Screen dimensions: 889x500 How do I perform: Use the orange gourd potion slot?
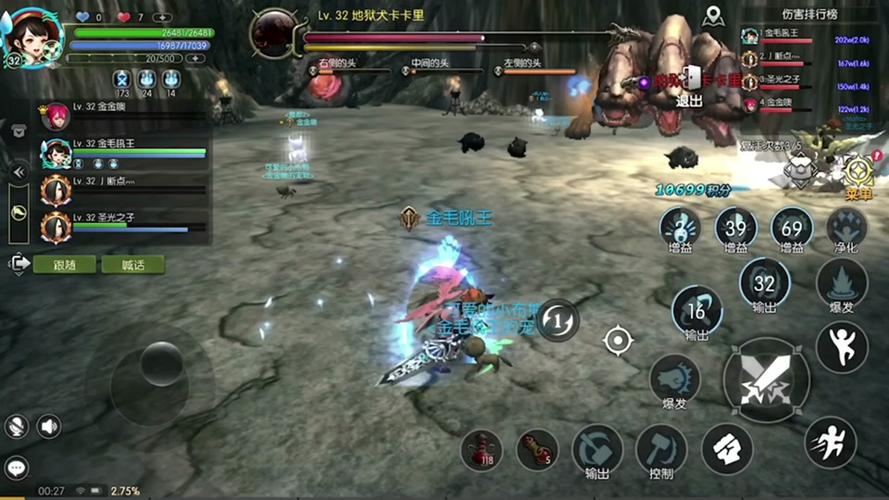pyautogui.click(x=537, y=449)
